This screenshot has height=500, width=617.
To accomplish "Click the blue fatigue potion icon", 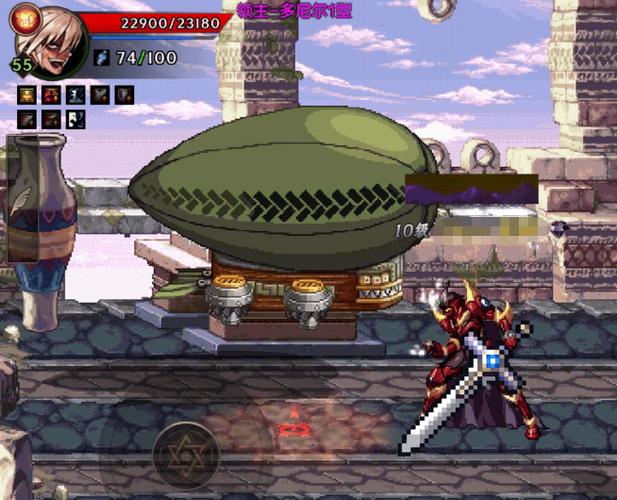I will point(102,58).
